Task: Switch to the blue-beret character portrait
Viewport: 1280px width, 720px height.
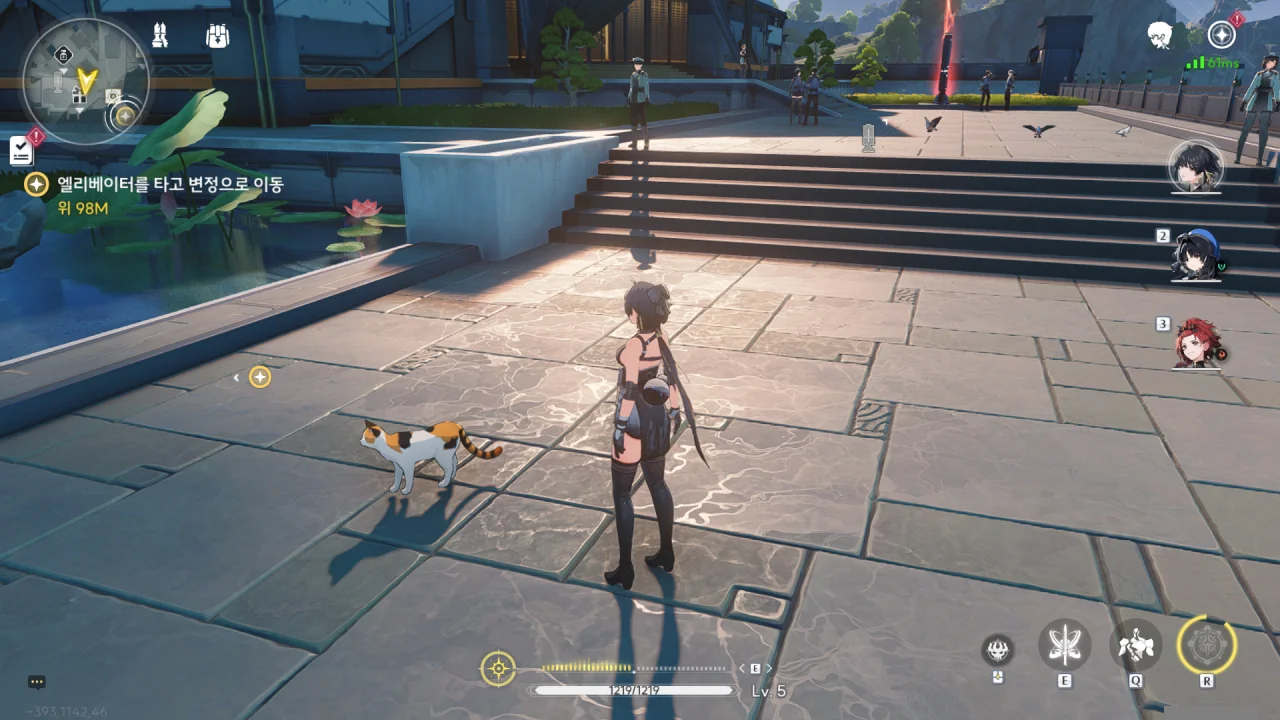Action: point(1196,255)
